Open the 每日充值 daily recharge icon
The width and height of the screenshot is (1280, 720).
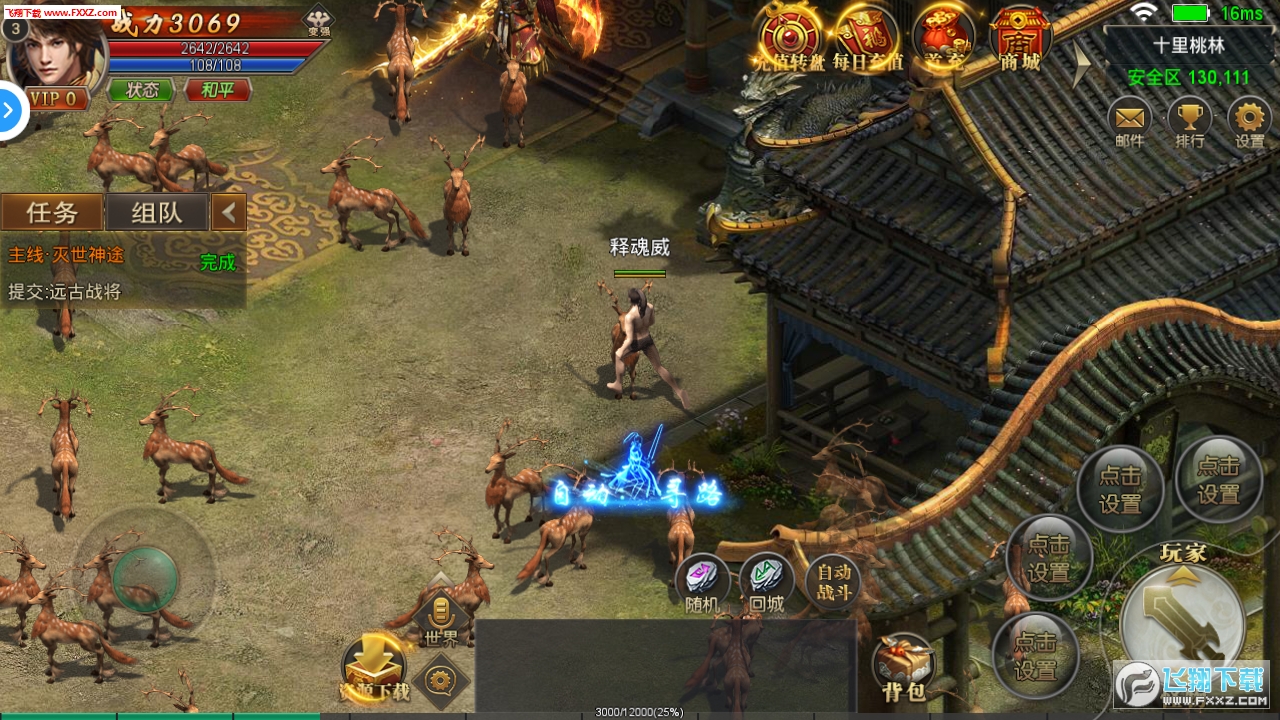tap(867, 38)
